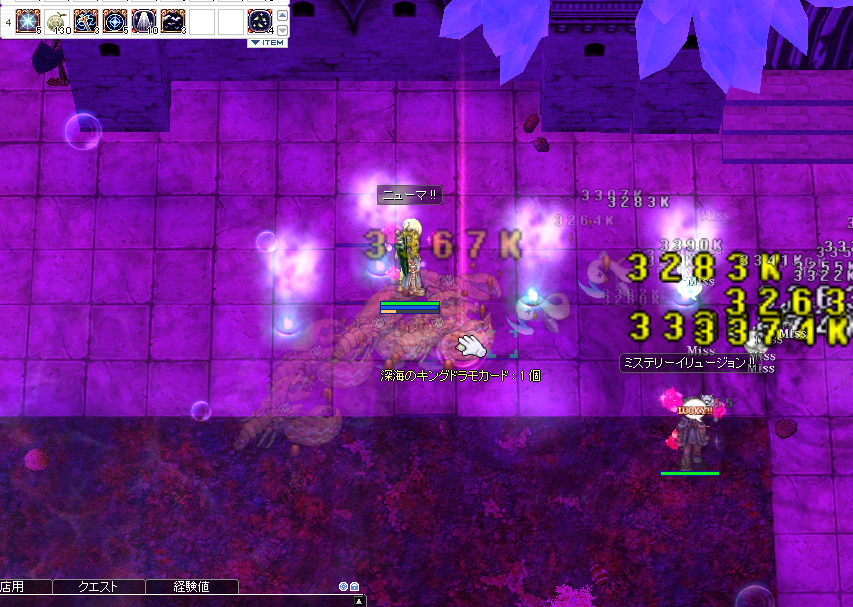The height and width of the screenshot is (607, 853).
Task: Switch to the クエスト chat tab
Action: click(x=98, y=587)
